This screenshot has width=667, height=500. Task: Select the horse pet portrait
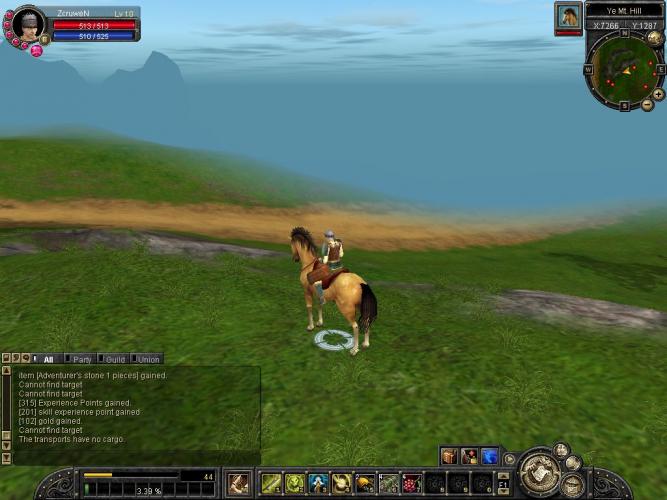pos(568,16)
